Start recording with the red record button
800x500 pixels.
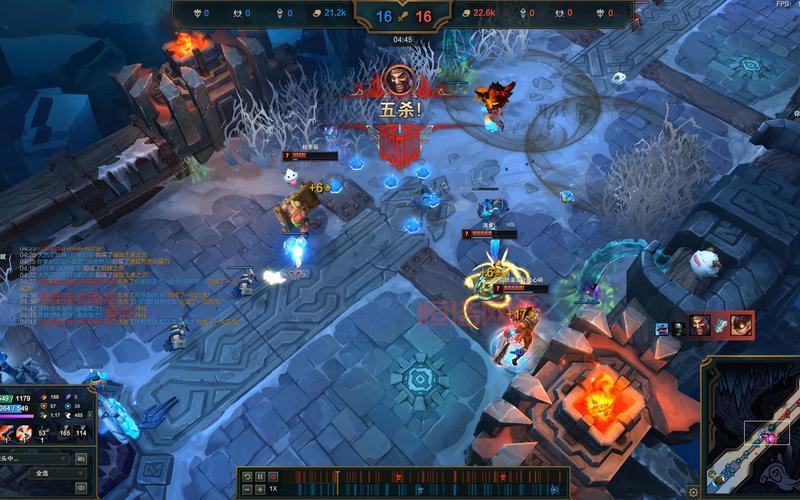click(273, 477)
